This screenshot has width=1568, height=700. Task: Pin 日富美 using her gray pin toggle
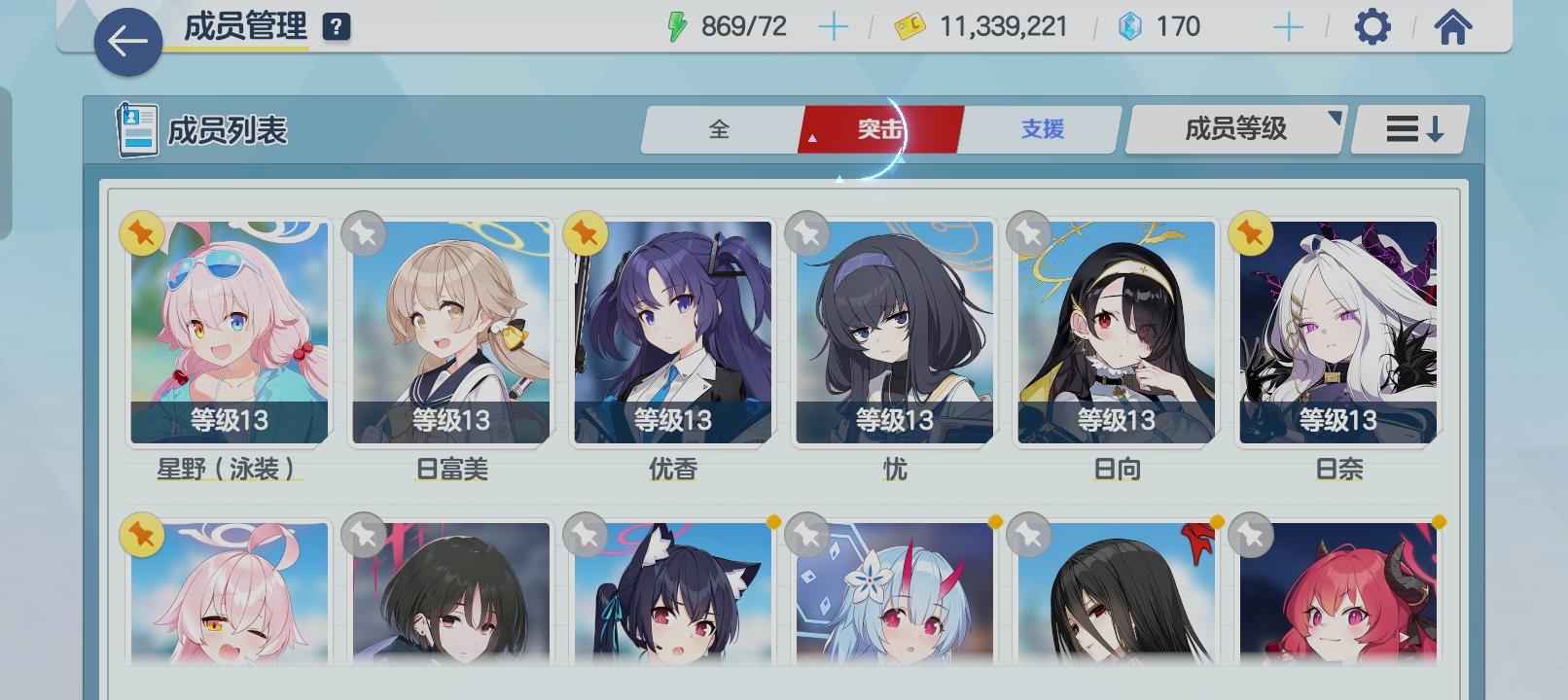coord(362,233)
